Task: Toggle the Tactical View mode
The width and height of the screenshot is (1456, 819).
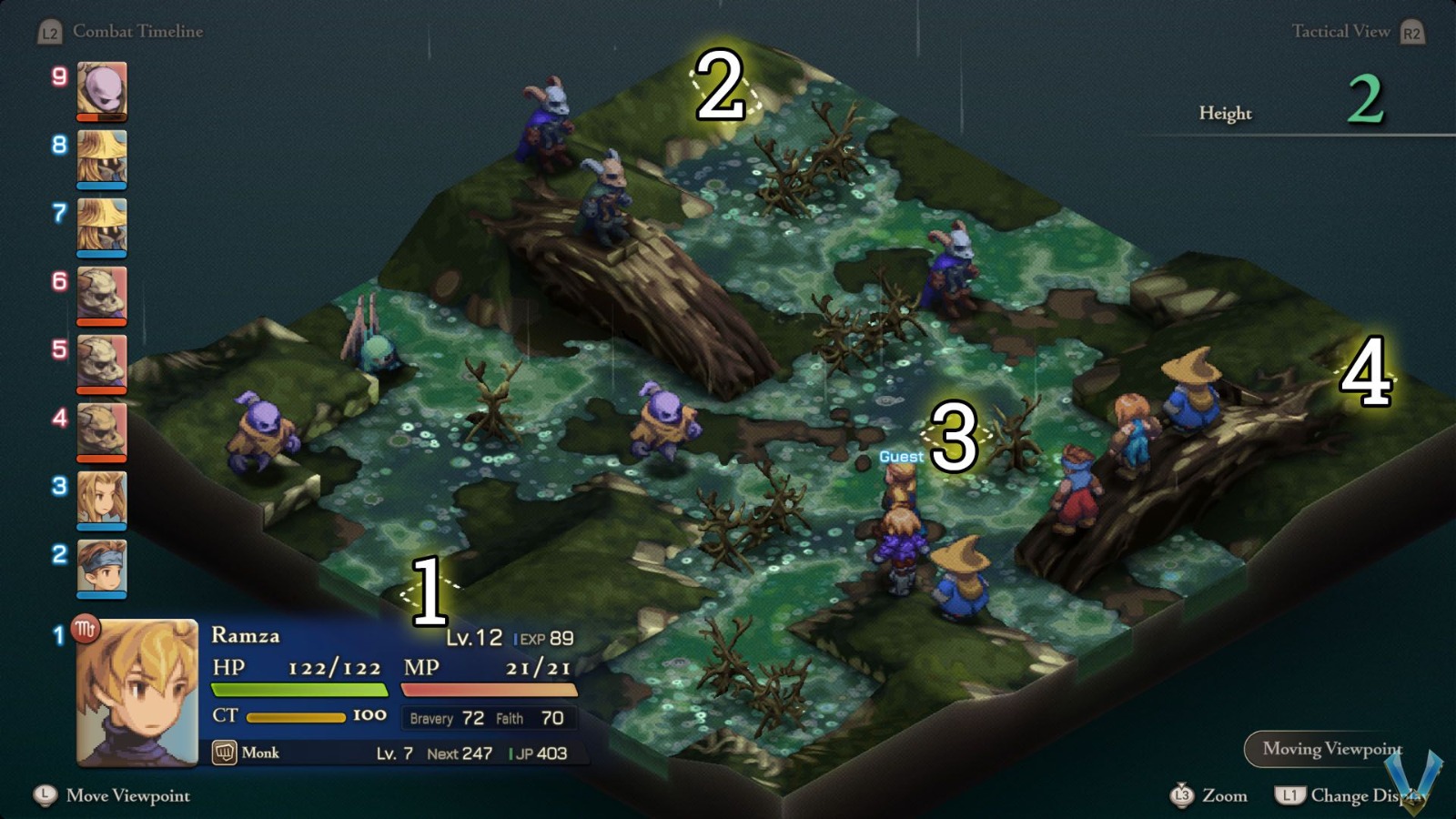Action: coord(1341,31)
